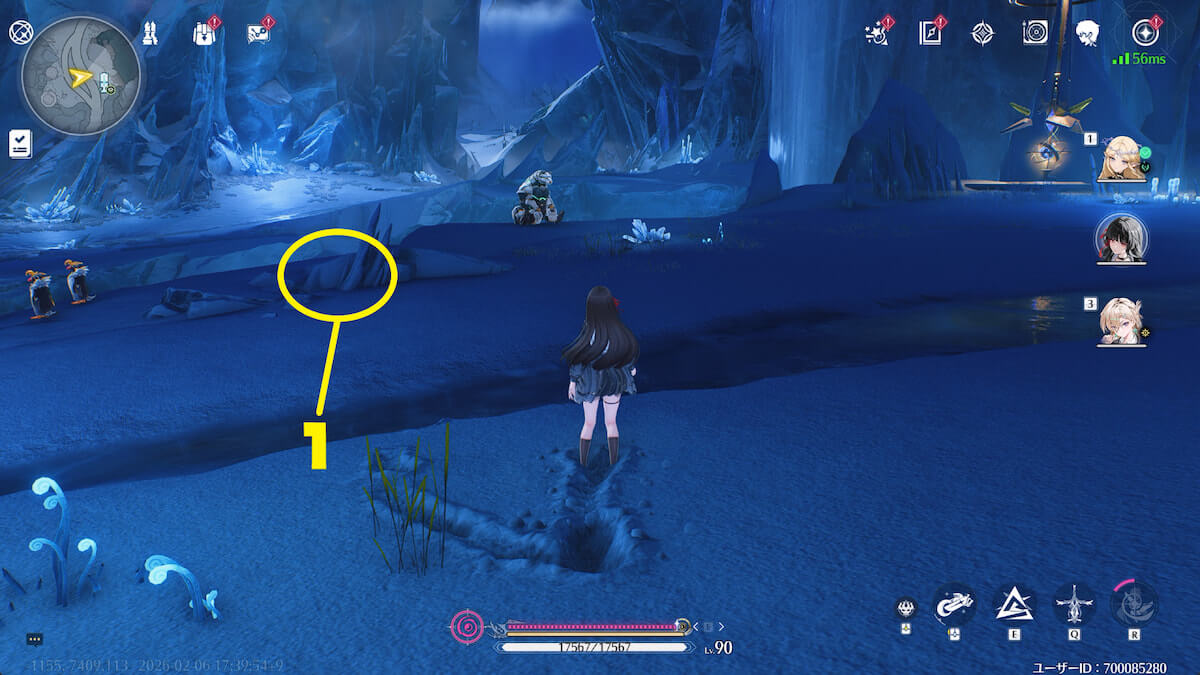Open the compass guidebook icon
Viewport: 1200px width, 675px height.
coord(931,33)
